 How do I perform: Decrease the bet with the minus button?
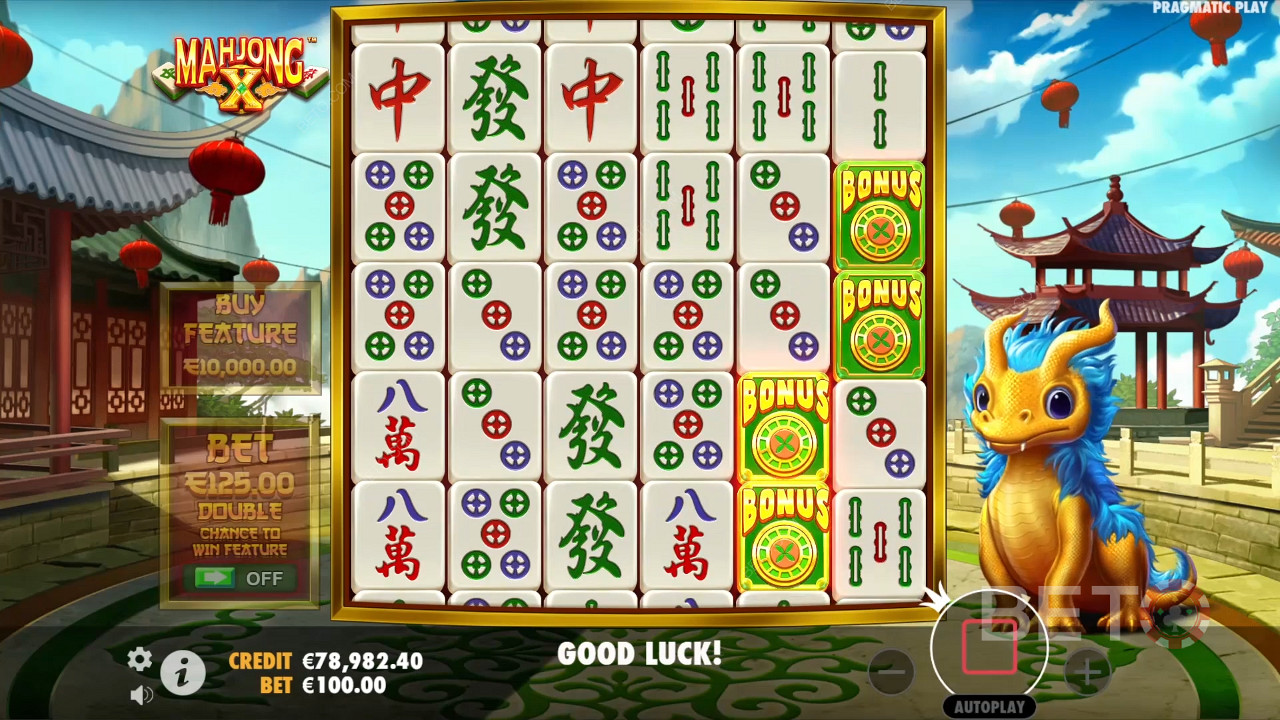[x=891, y=672]
